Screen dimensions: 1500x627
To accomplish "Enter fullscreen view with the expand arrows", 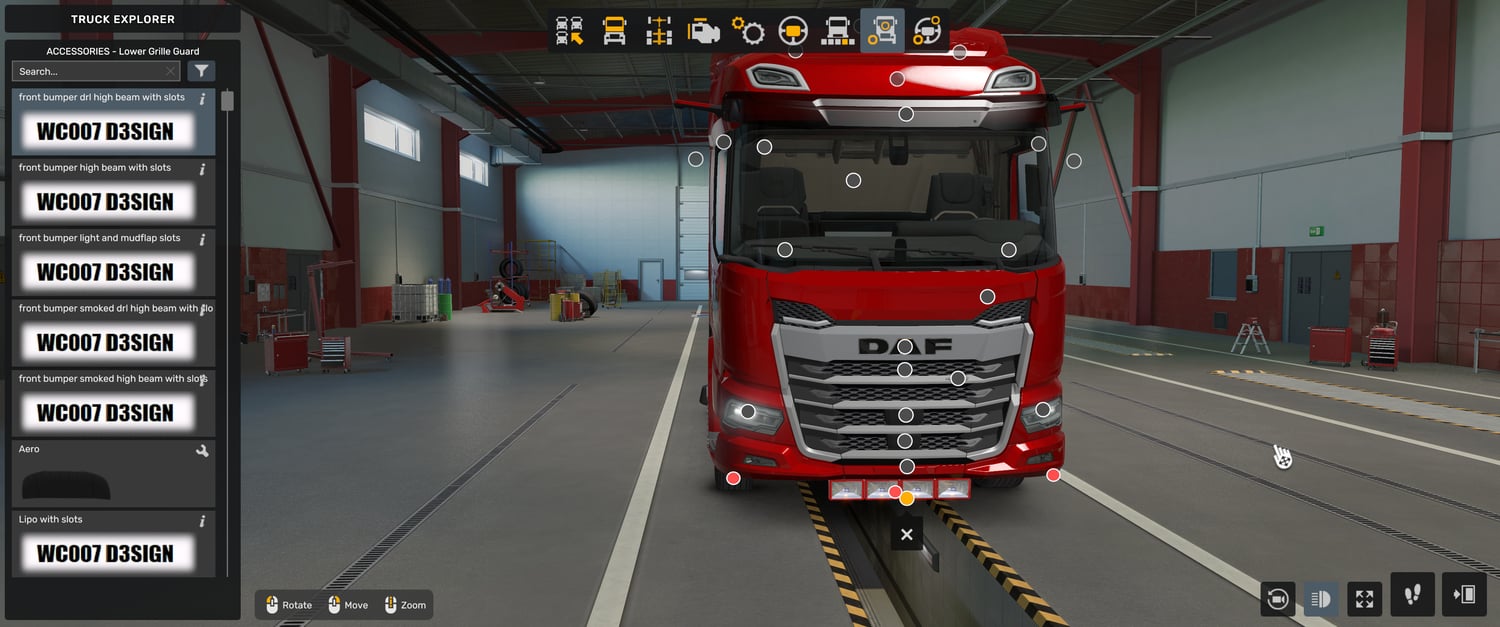I will tap(1364, 599).
